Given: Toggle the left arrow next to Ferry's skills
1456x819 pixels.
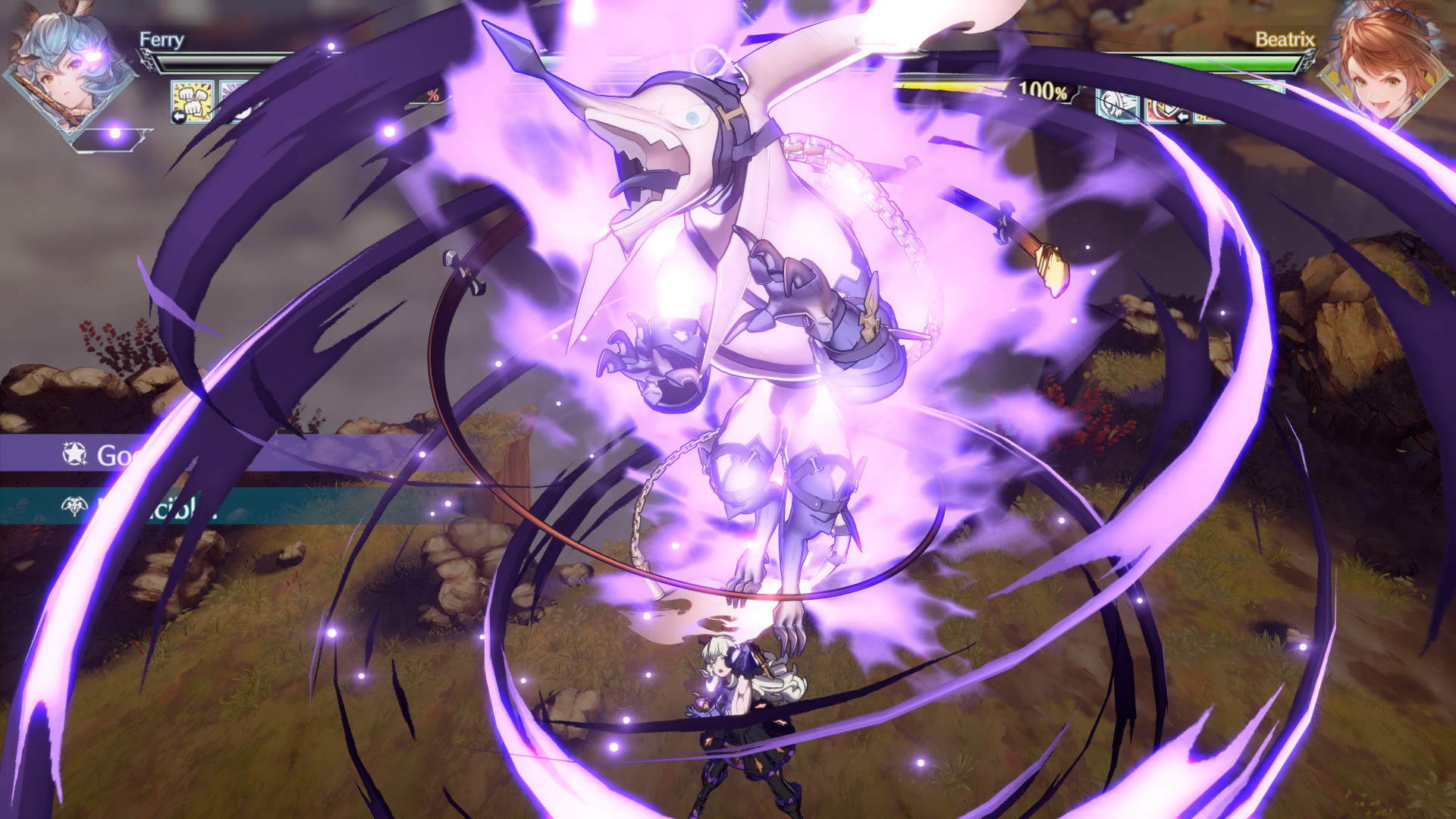Looking at the screenshot, I should click(179, 115).
